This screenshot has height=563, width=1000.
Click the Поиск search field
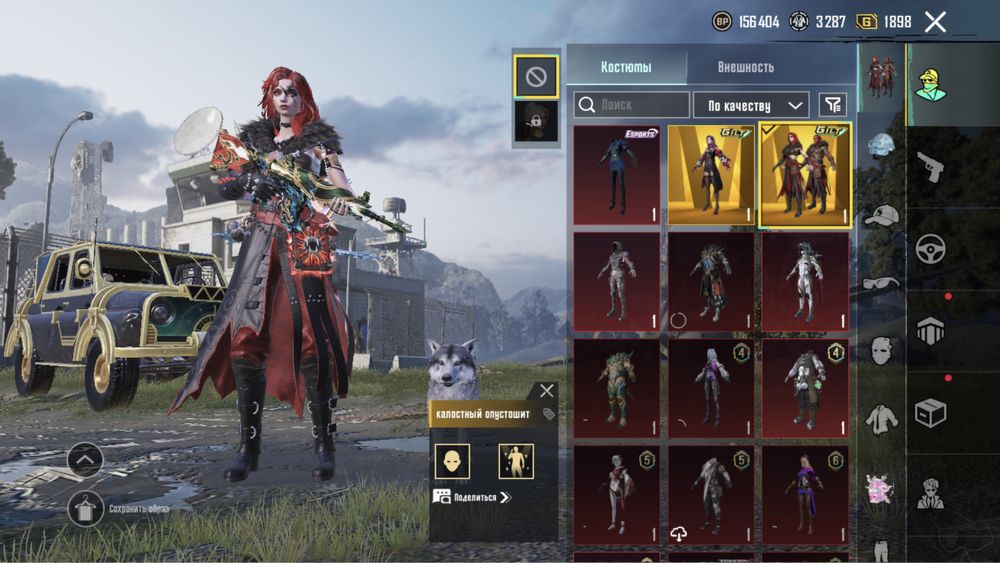(x=632, y=104)
